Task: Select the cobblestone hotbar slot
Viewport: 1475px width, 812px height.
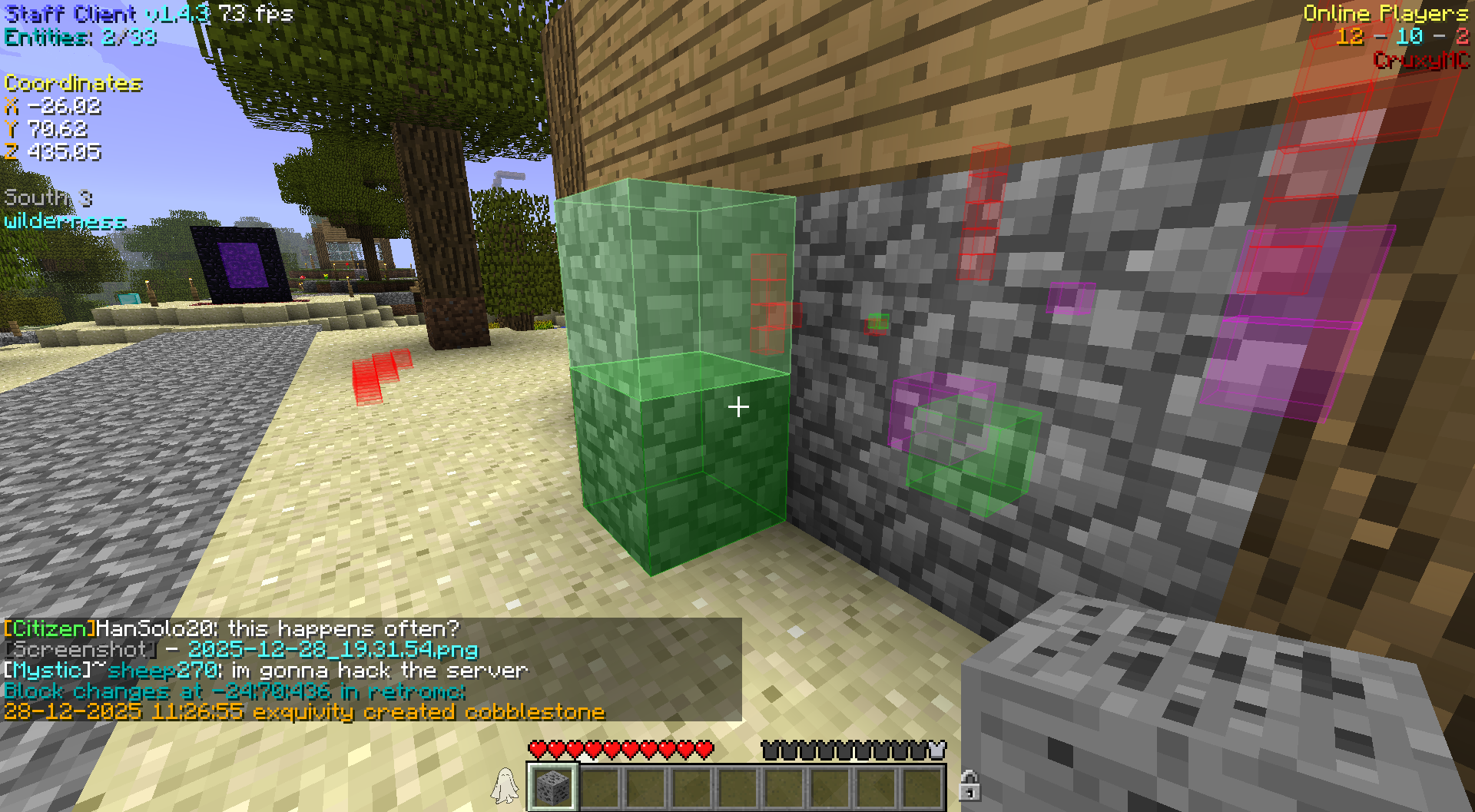Action: 552,786
